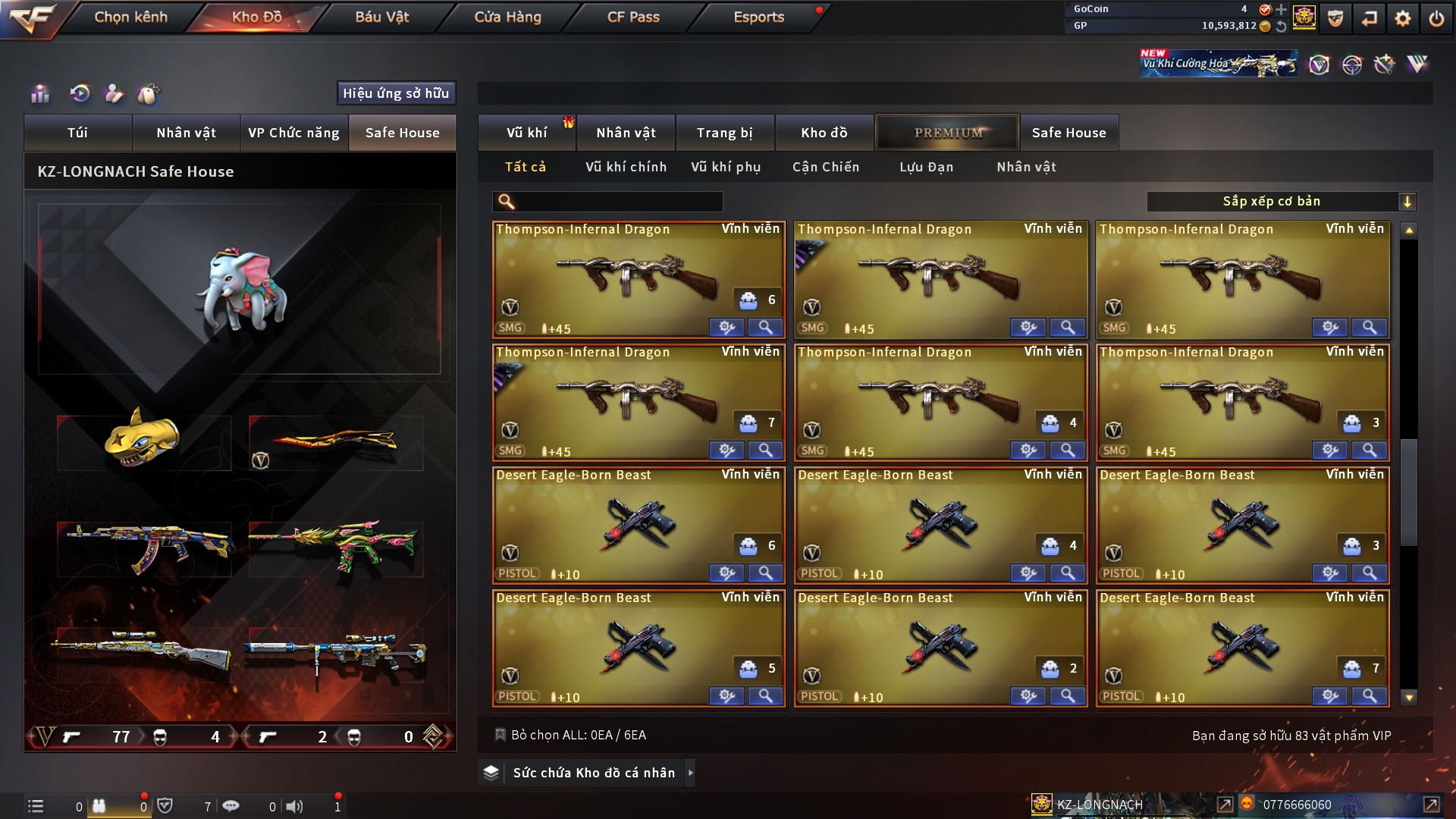Expand Sức chứa Kho đồ cá nhân
This screenshot has height=819, width=1456.
coord(593,773)
